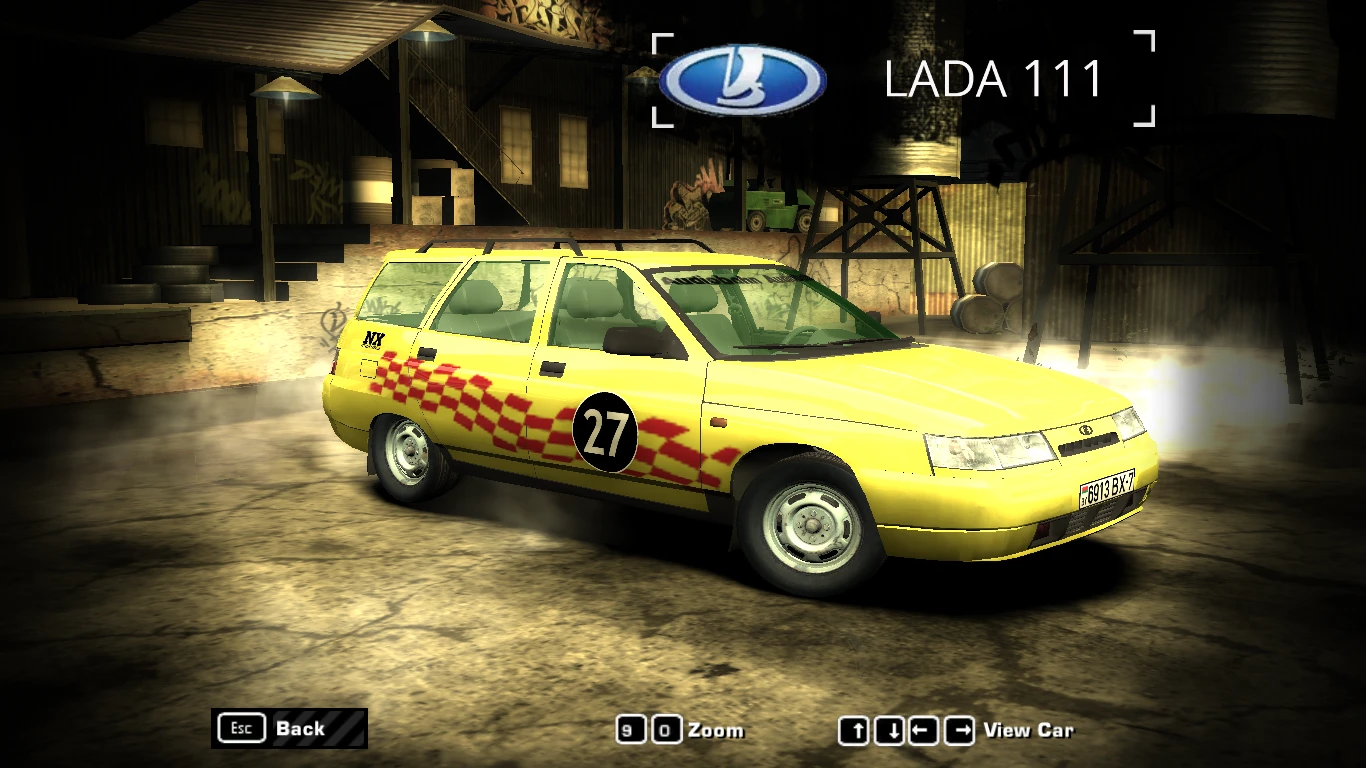Click the Zoom label beside the number keys
Image resolution: width=1366 pixels, height=768 pixels.
click(716, 730)
